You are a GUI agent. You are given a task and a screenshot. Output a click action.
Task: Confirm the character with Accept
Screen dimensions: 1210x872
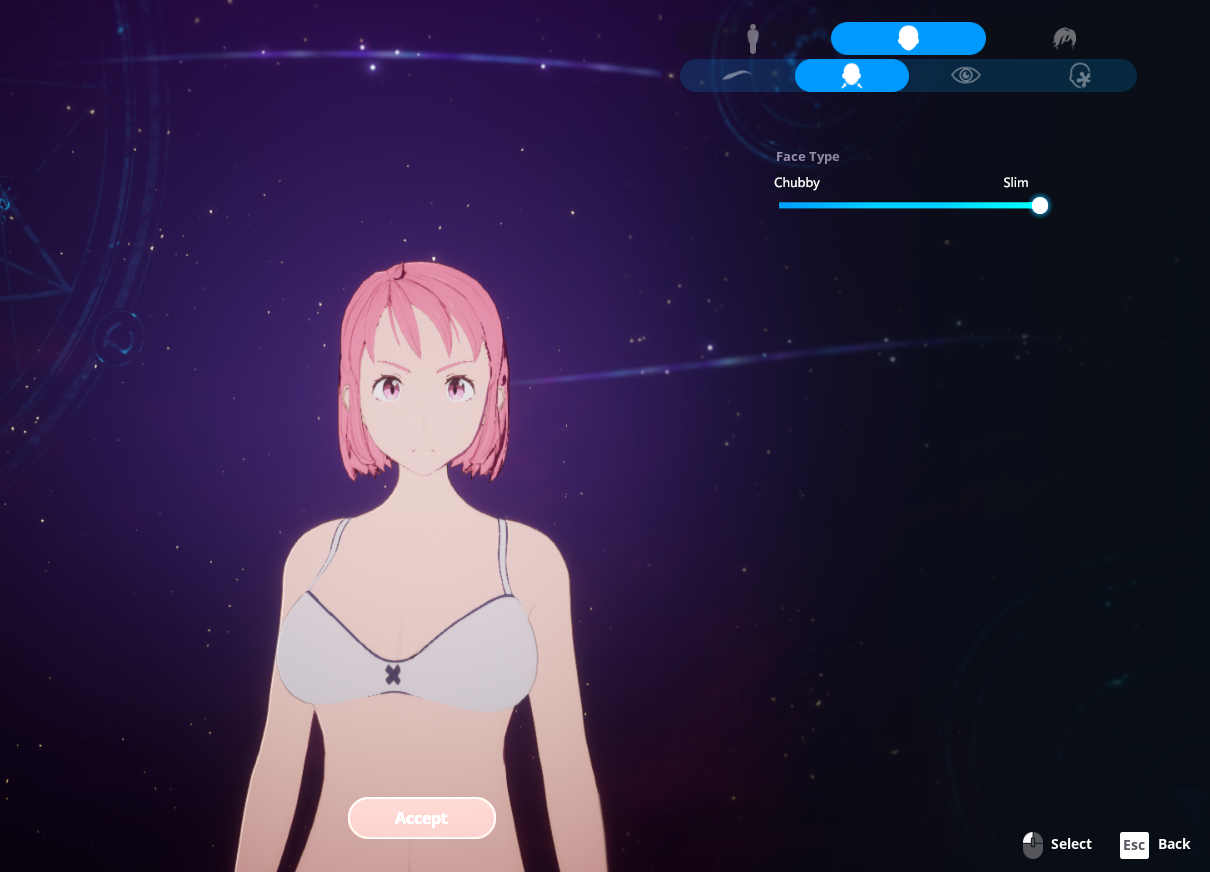pos(422,818)
